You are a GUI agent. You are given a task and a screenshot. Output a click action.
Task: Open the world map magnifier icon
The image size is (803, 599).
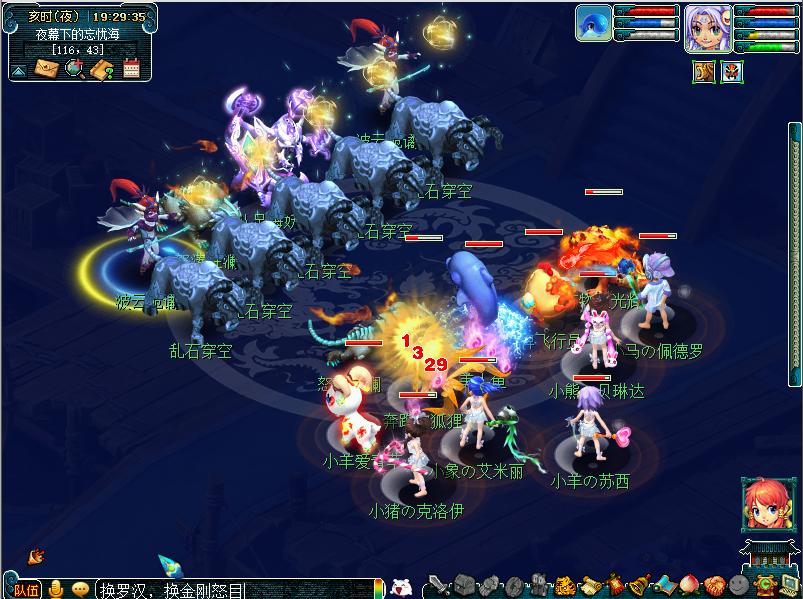tap(74, 68)
